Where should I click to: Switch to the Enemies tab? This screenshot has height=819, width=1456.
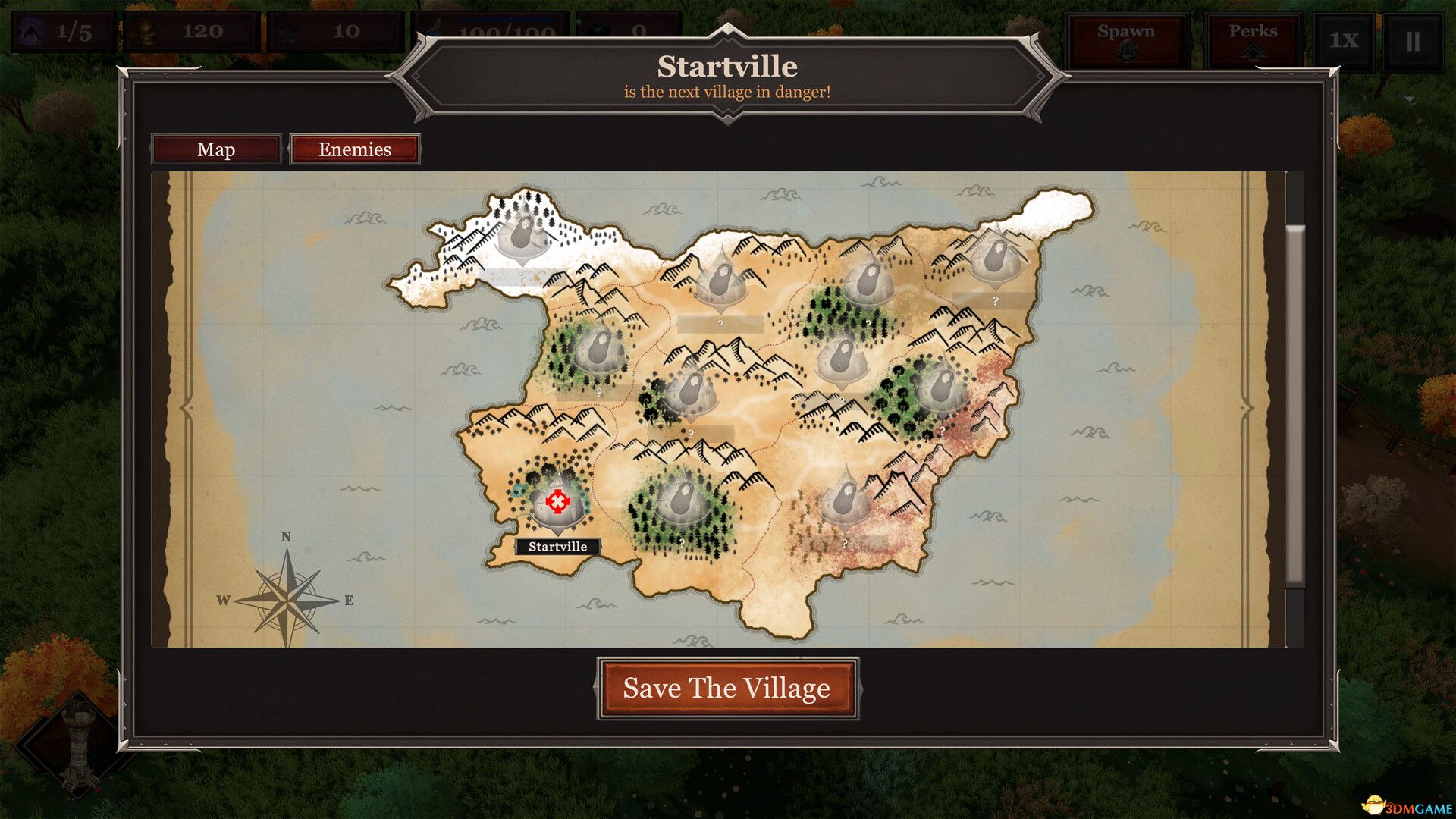click(354, 149)
